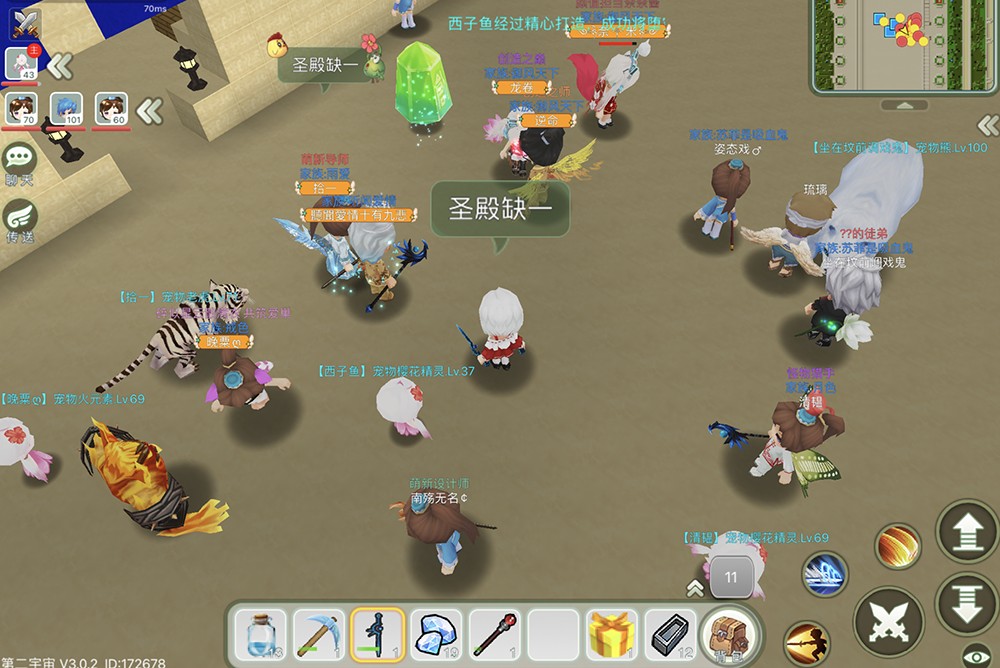Select the highlighted blue staff slot
This screenshot has width=1000, height=668.
(378, 634)
